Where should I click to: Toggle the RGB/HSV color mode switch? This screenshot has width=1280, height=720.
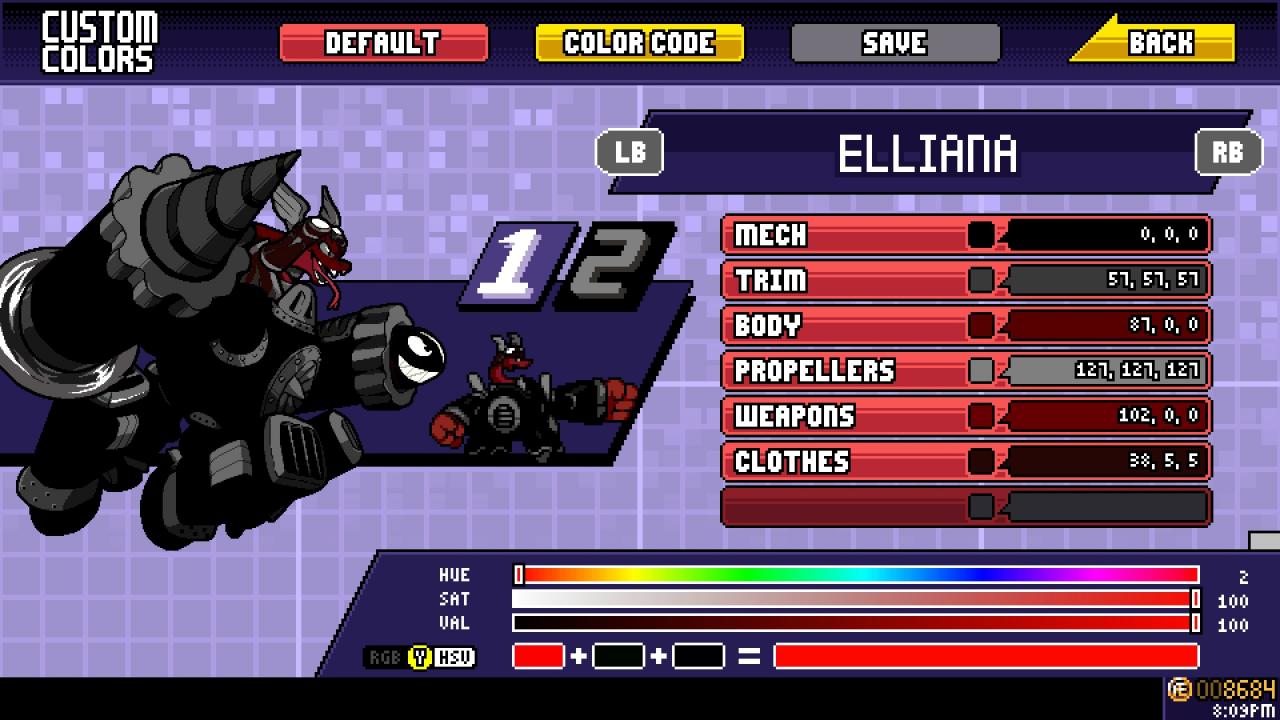[420, 657]
